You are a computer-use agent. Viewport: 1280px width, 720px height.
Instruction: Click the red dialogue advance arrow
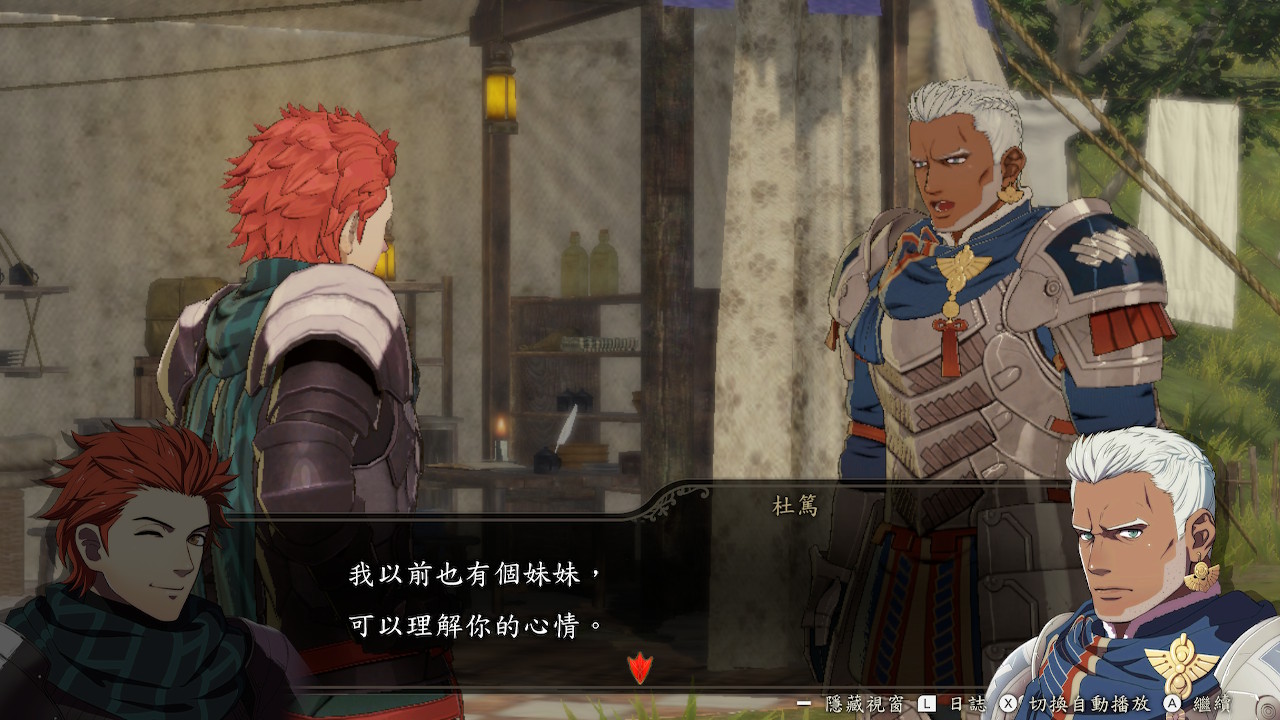(639, 666)
